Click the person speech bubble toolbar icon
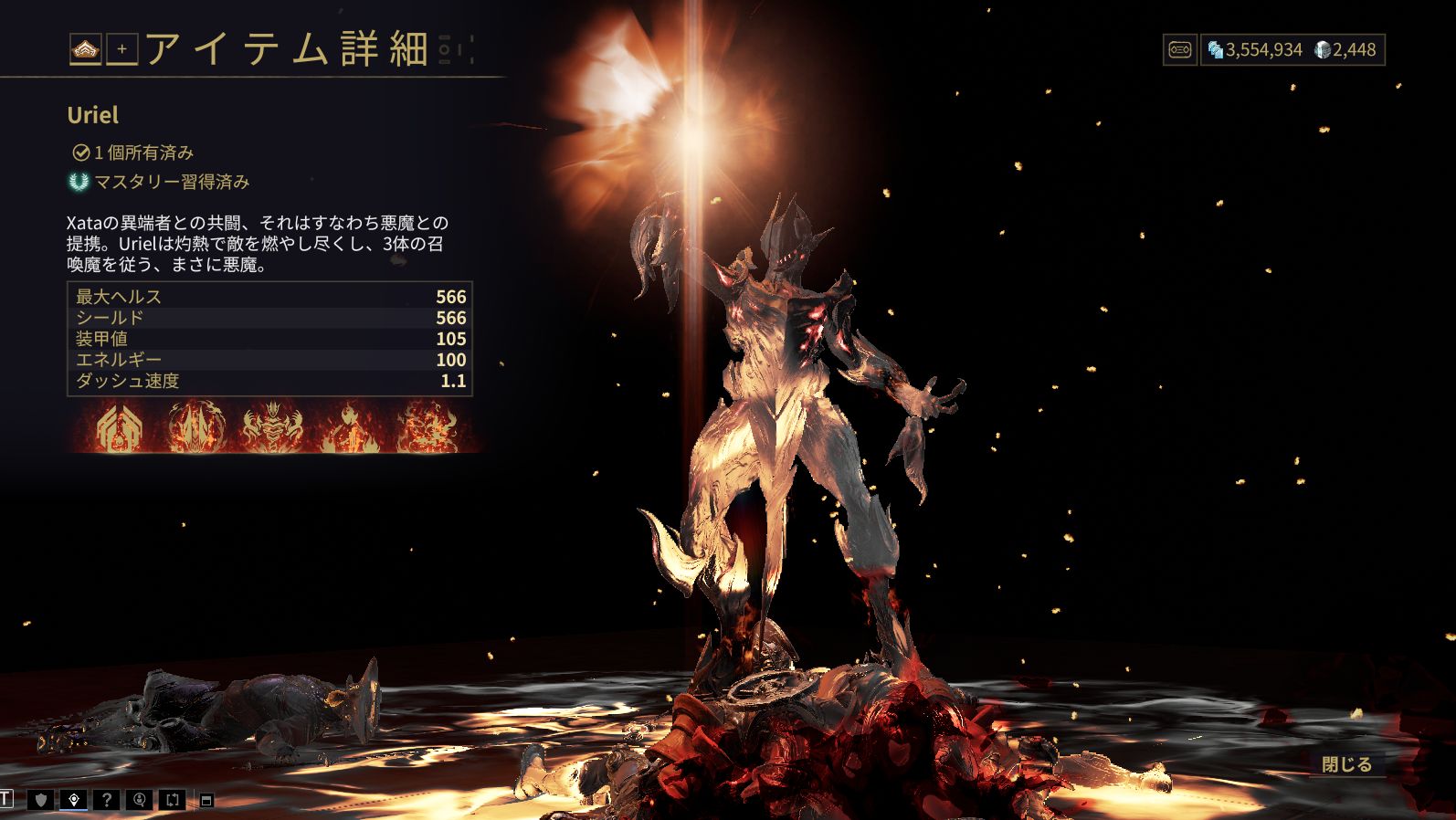 pos(140,800)
